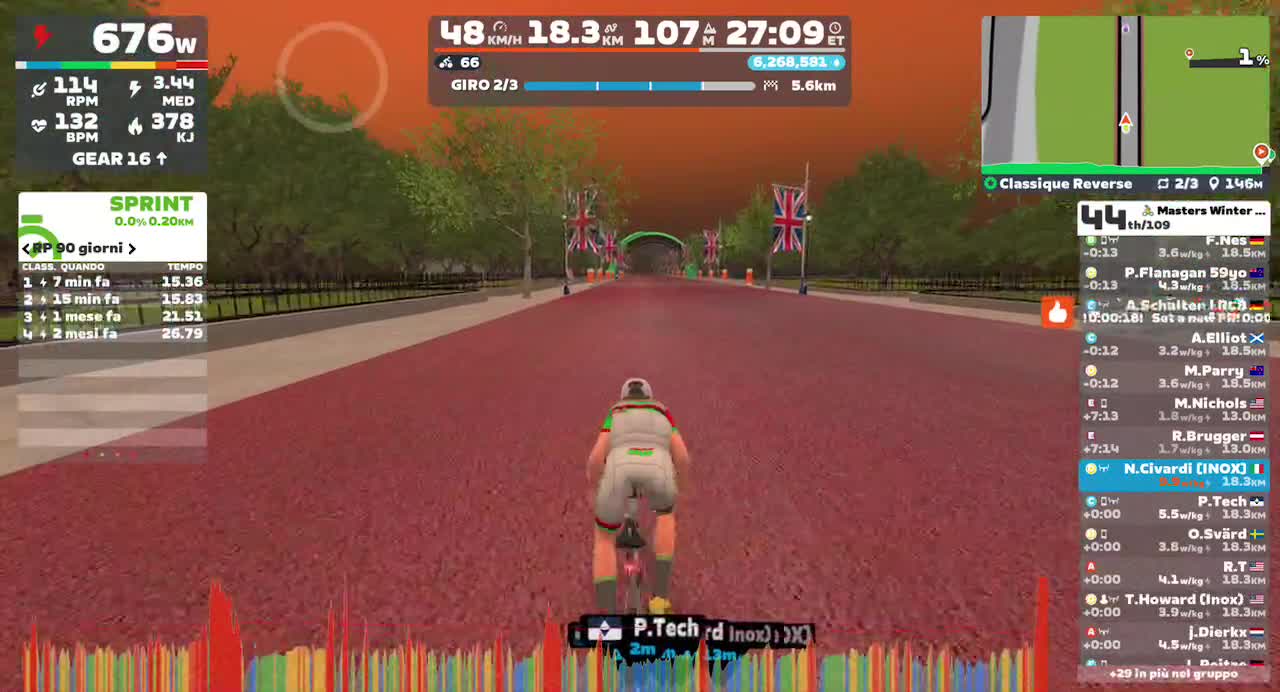The image size is (1280, 692).
Task: Give a Ride On with the orange thumbs-up
Action: click(x=1057, y=313)
